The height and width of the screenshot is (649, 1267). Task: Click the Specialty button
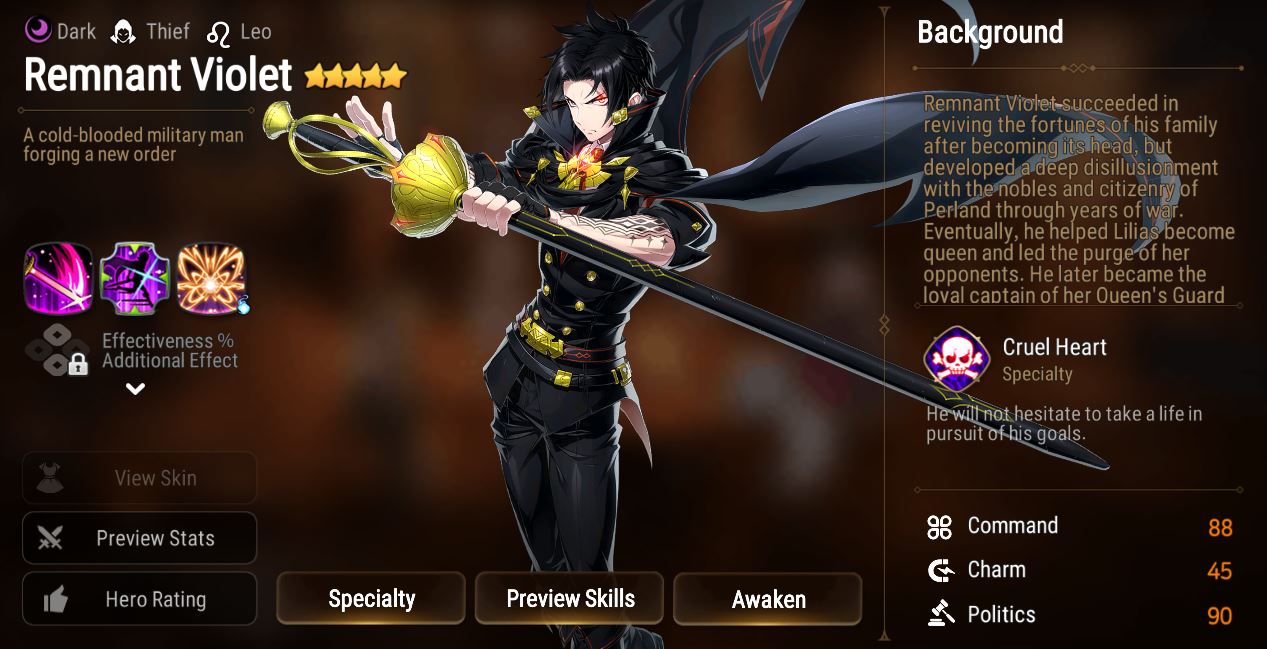(371, 599)
